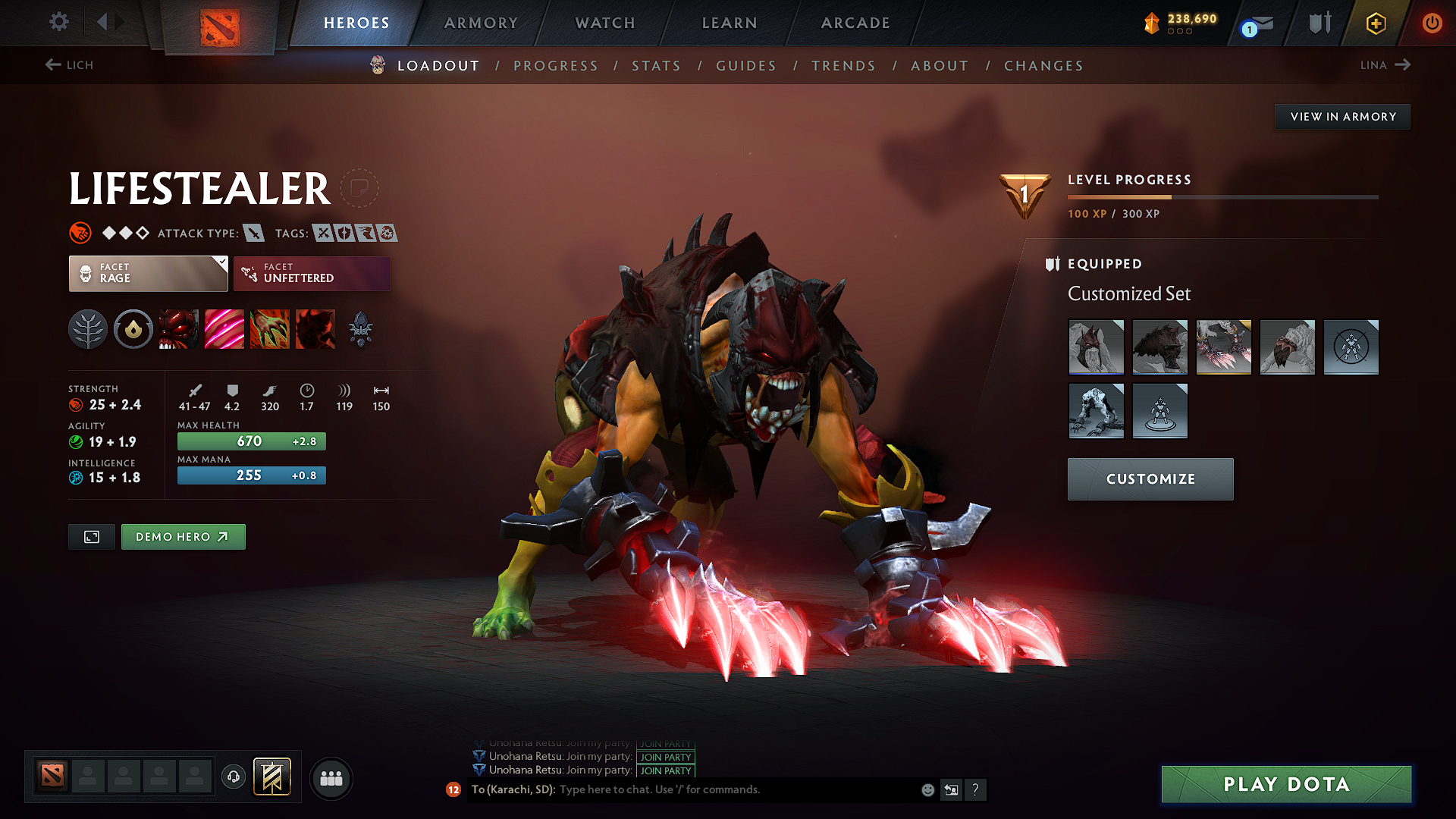The width and height of the screenshot is (1456, 819).
Task: Click the Open Wounds ability icon
Action: (x=224, y=329)
